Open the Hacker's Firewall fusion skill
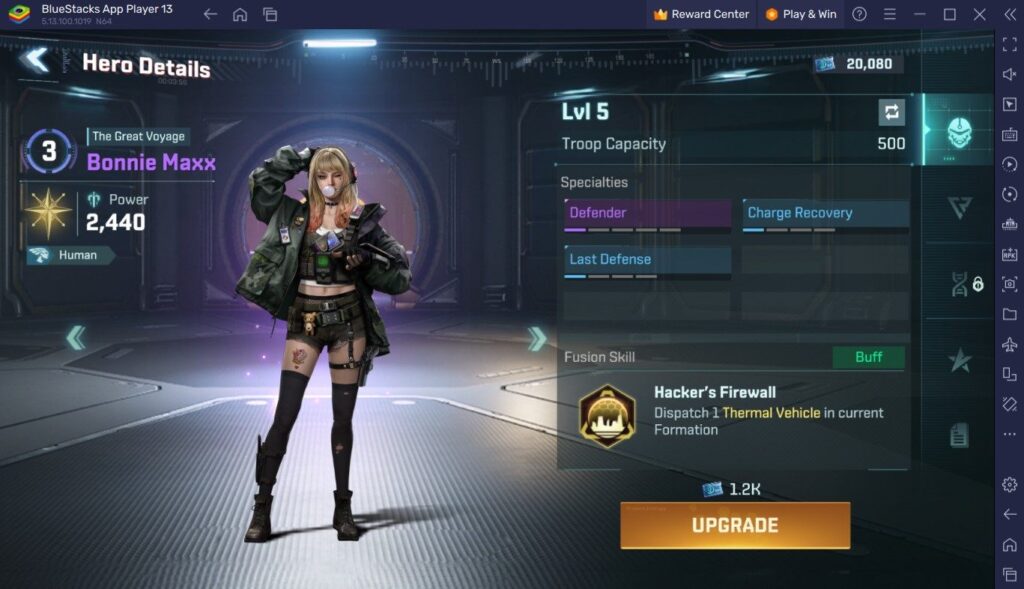The image size is (1024, 589). tap(608, 414)
